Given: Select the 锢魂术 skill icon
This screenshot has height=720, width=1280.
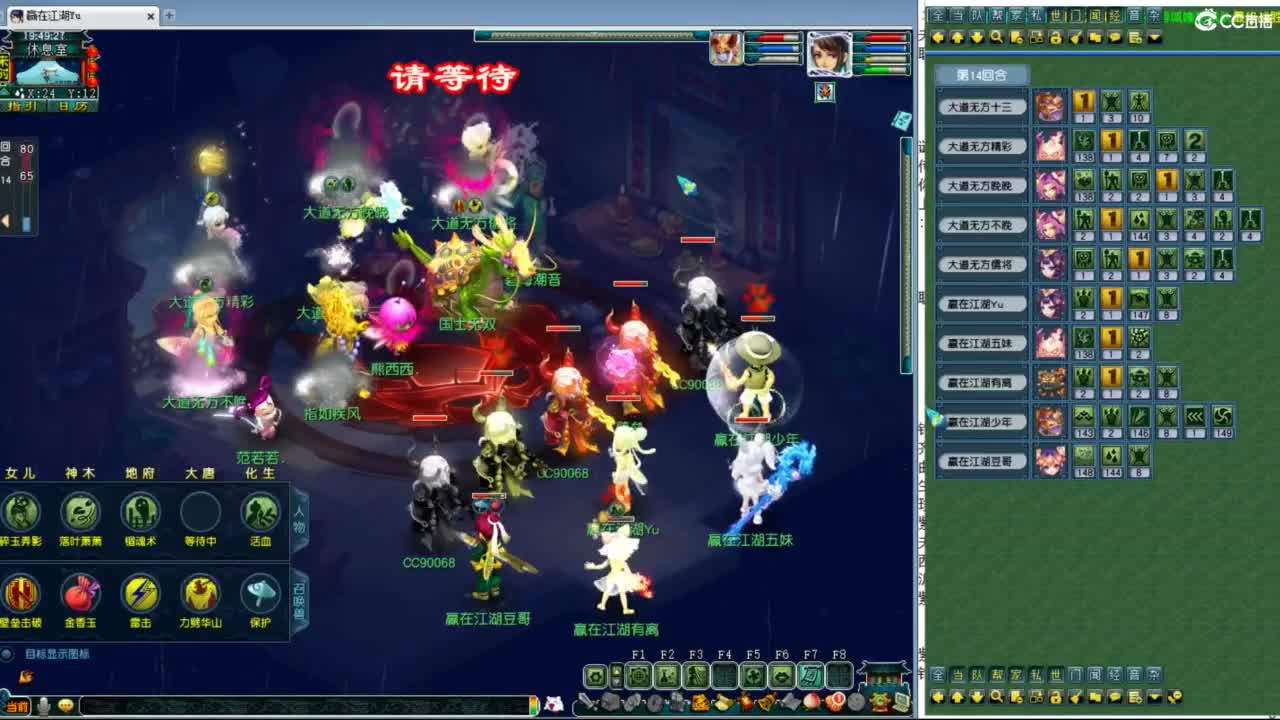Looking at the screenshot, I should pyautogui.click(x=139, y=511).
